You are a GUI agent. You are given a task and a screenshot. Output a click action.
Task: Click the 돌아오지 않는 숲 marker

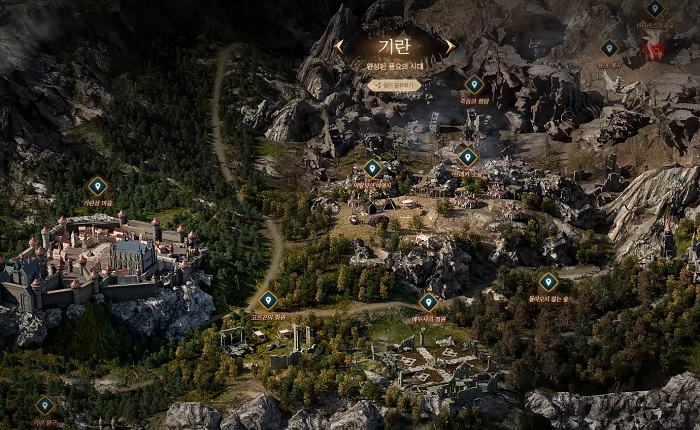click(547, 282)
